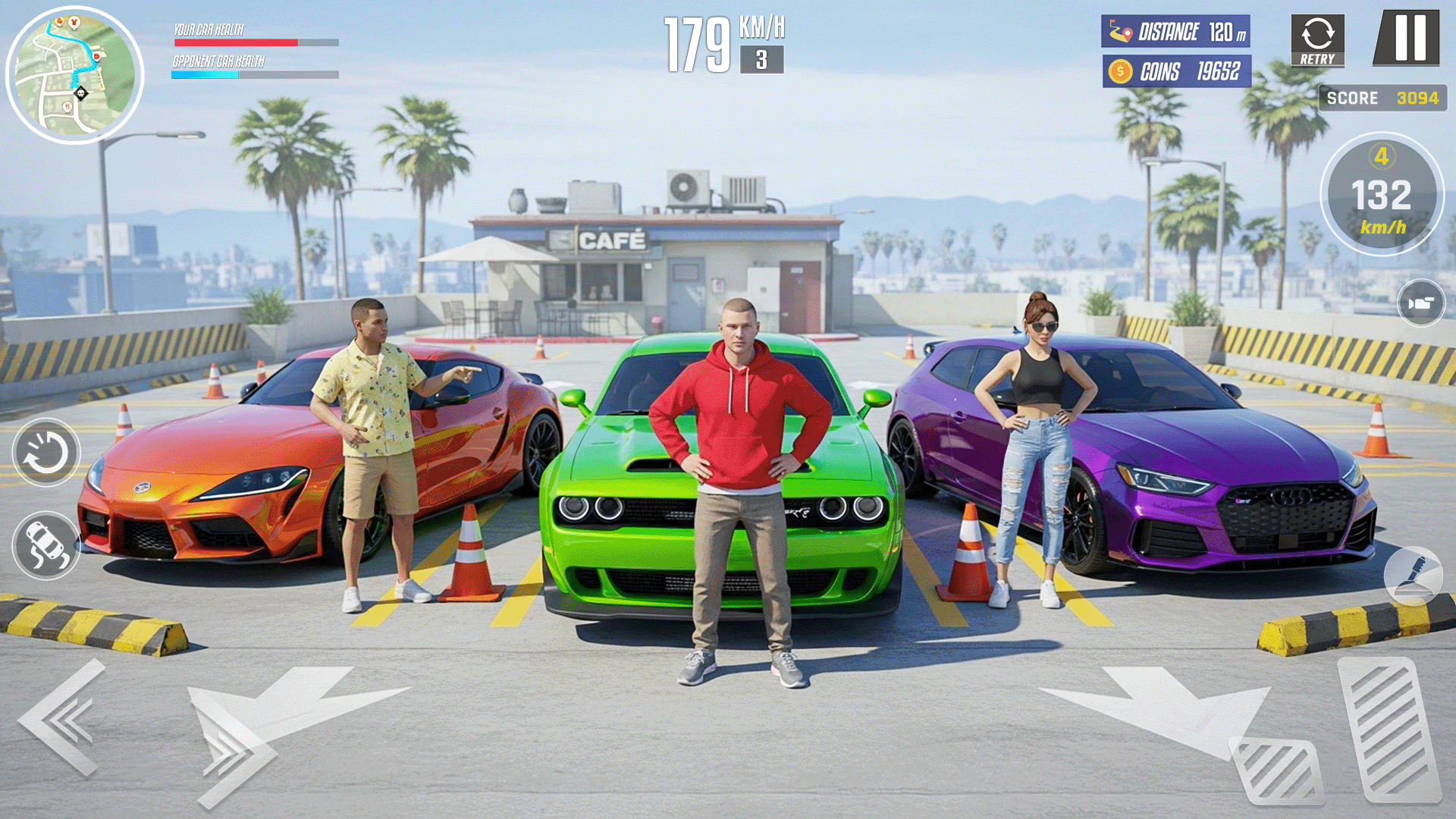The width and height of the screenshot is (1456, 819).
Task: Tap the round speedometer gauge
Action: [x=1382, y=195]
